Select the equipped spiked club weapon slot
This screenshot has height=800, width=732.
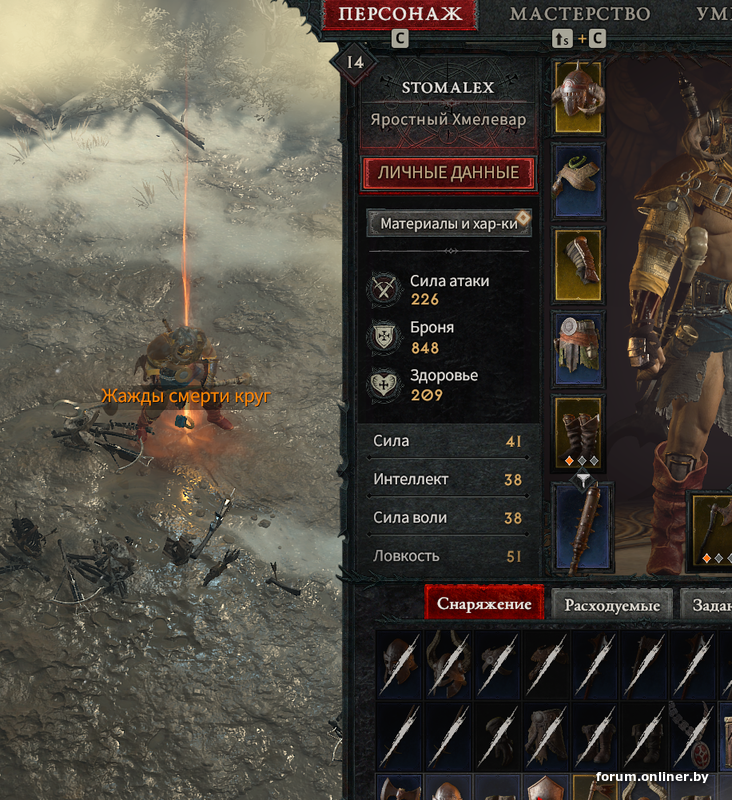(582, 527)
